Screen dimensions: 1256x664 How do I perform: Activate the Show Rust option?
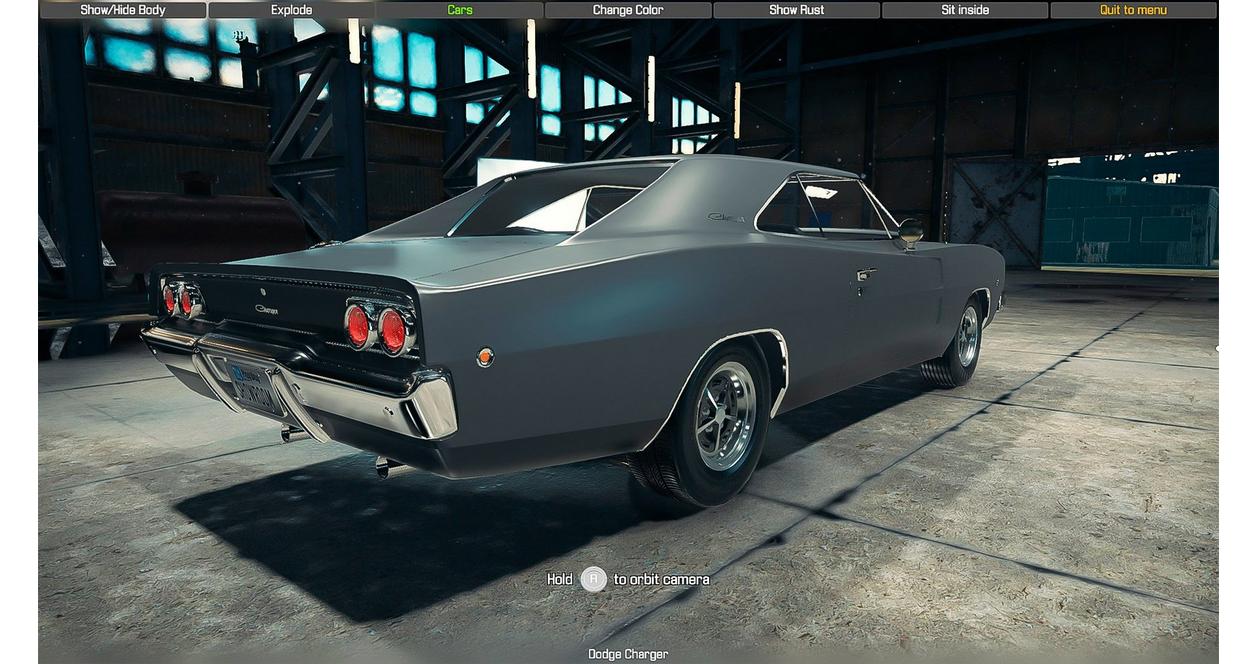coord(796,10)
